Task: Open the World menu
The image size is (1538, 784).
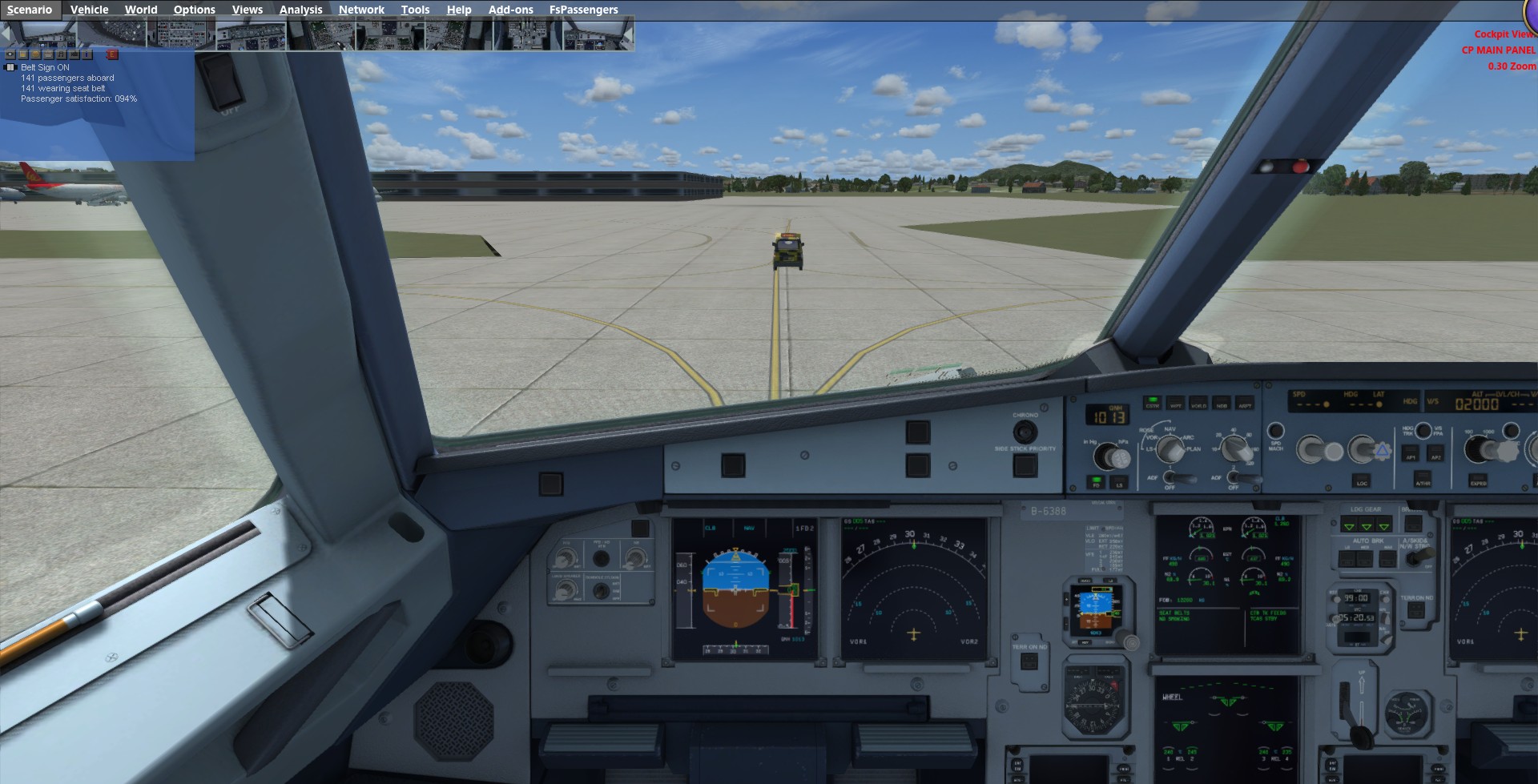Action: point(141,10)
